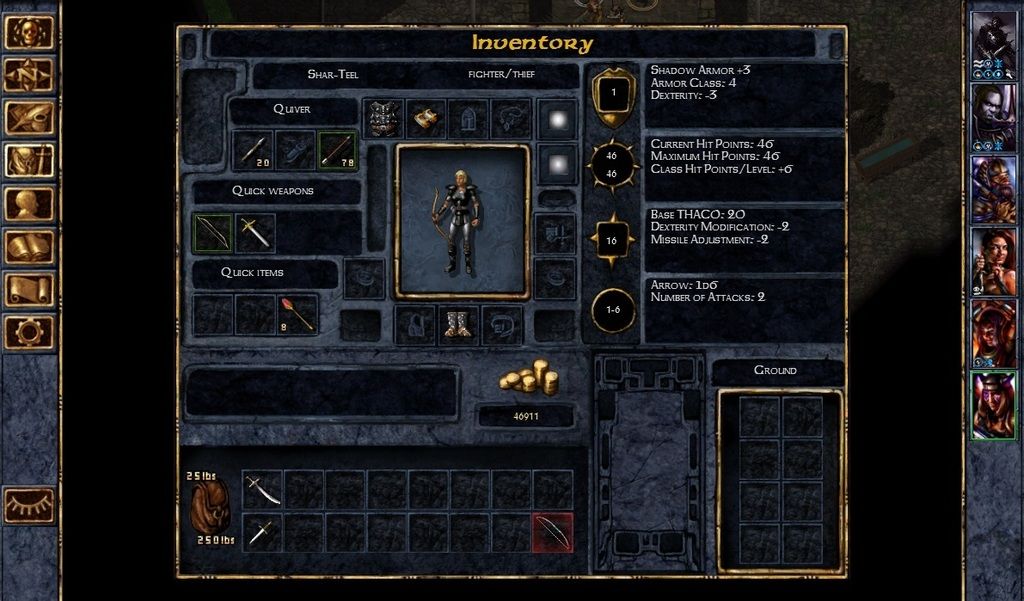The width and height of the screenshot is (1024, 601).
Task: Pick the red-highlighted bow in the backpack
Action: click(x=553, y=532)
